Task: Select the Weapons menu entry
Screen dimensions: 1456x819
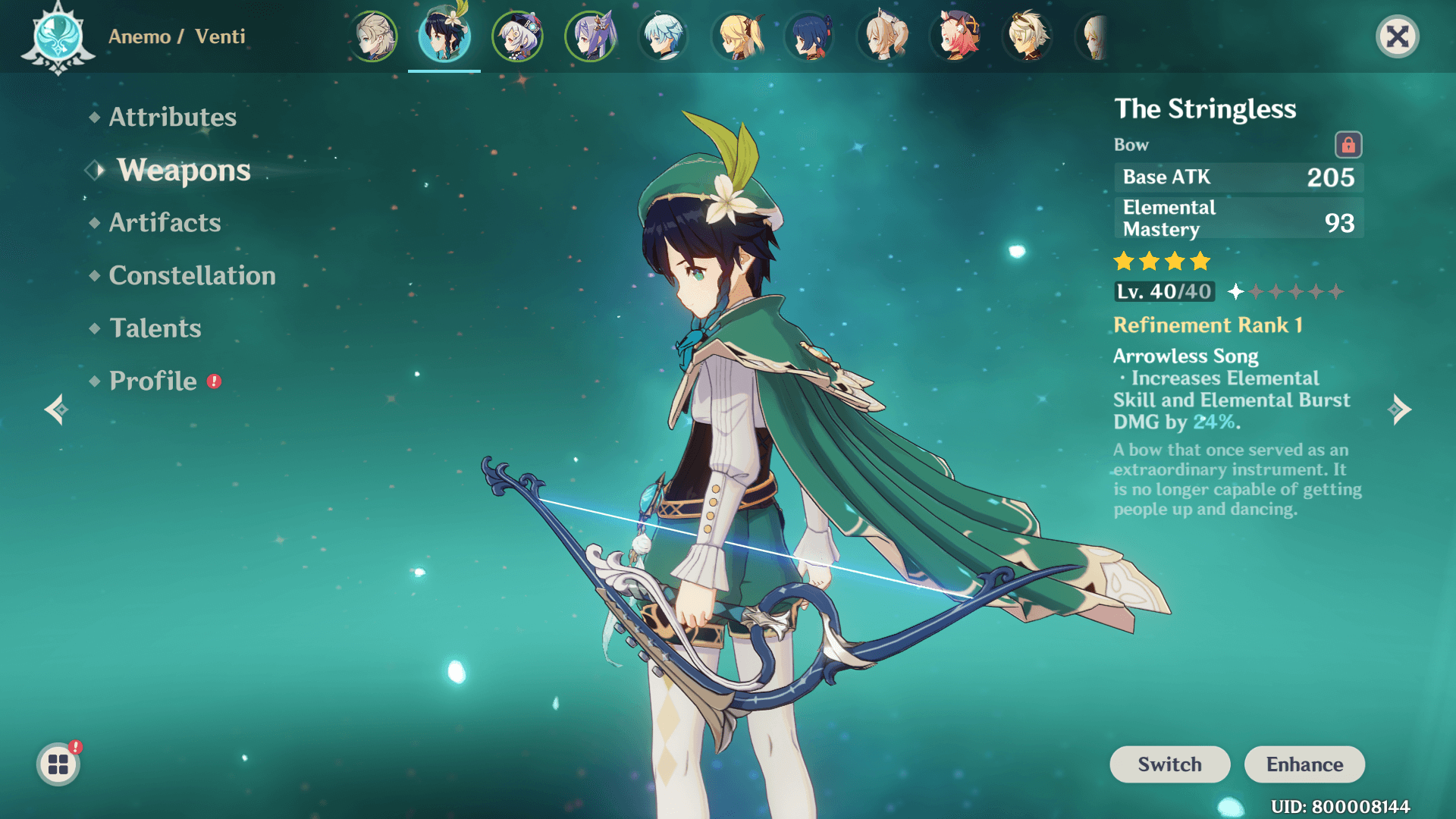Action: [x=184, y=170]
